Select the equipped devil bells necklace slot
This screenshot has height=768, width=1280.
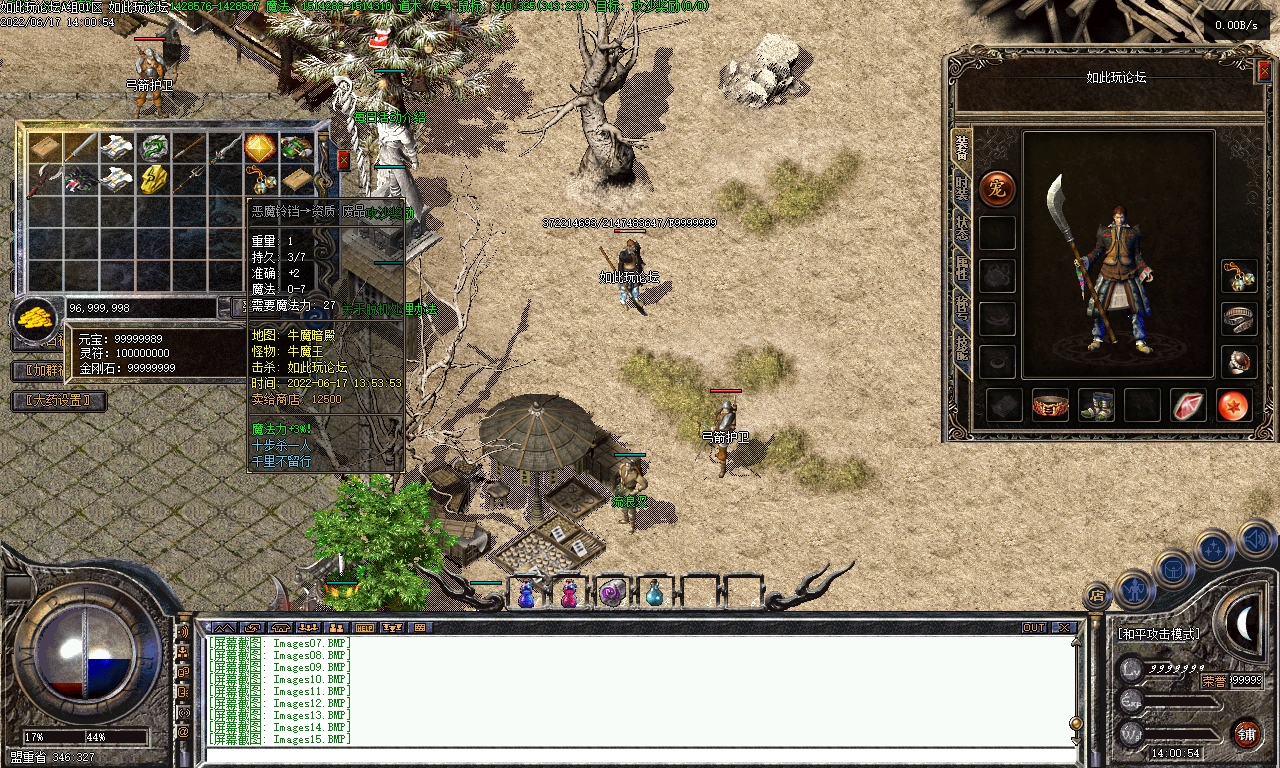coord(1239,277)
